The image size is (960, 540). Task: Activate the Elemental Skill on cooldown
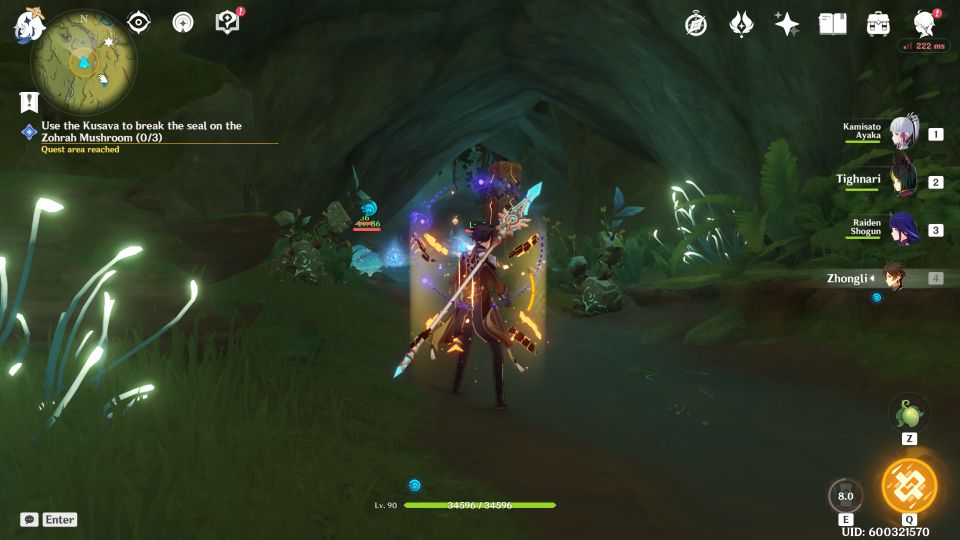[x=845, y=495]
